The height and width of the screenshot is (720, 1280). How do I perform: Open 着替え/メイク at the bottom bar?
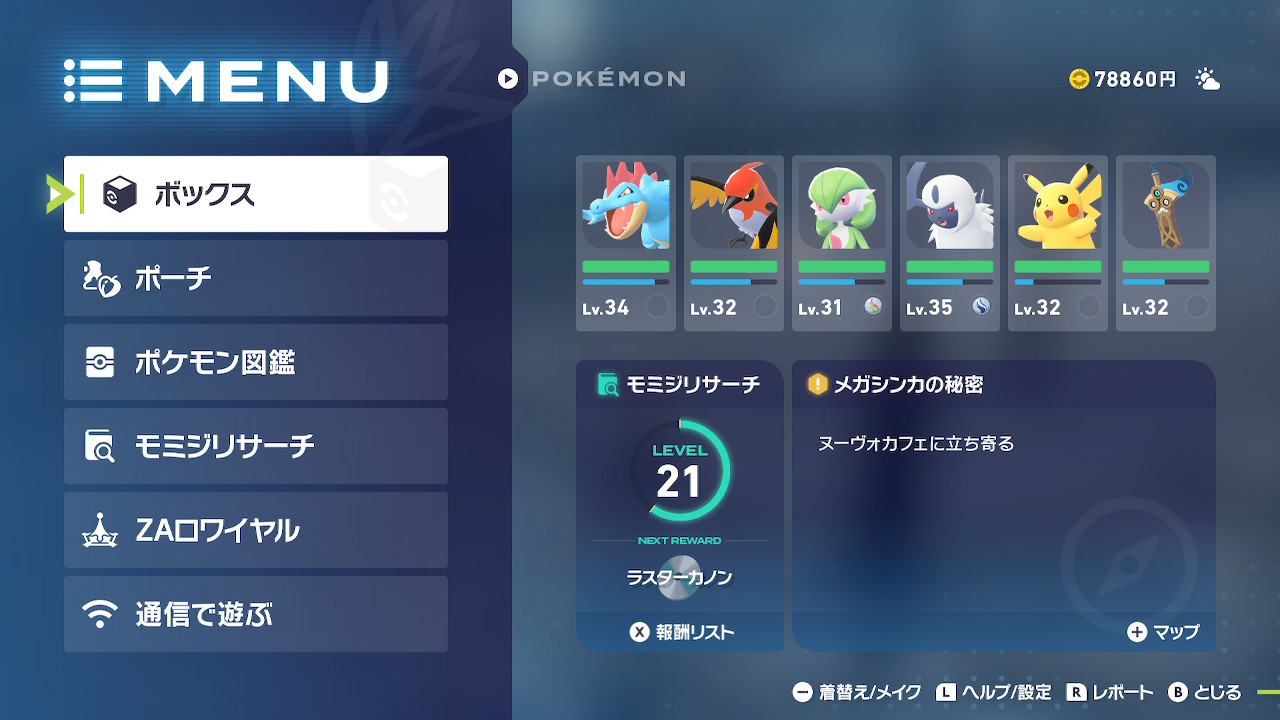856,692
